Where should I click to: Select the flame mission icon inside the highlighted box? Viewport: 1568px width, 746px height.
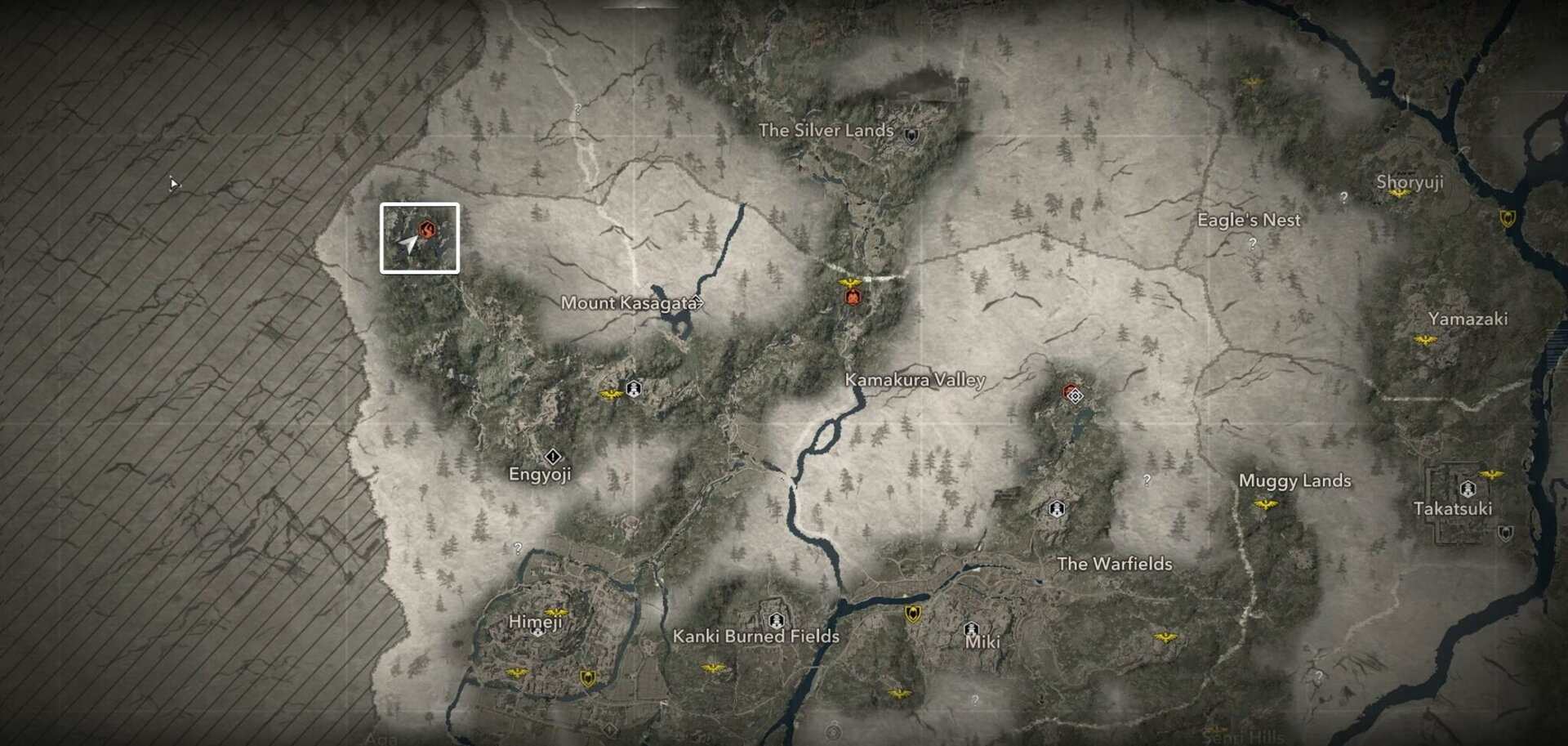[428, 228]
